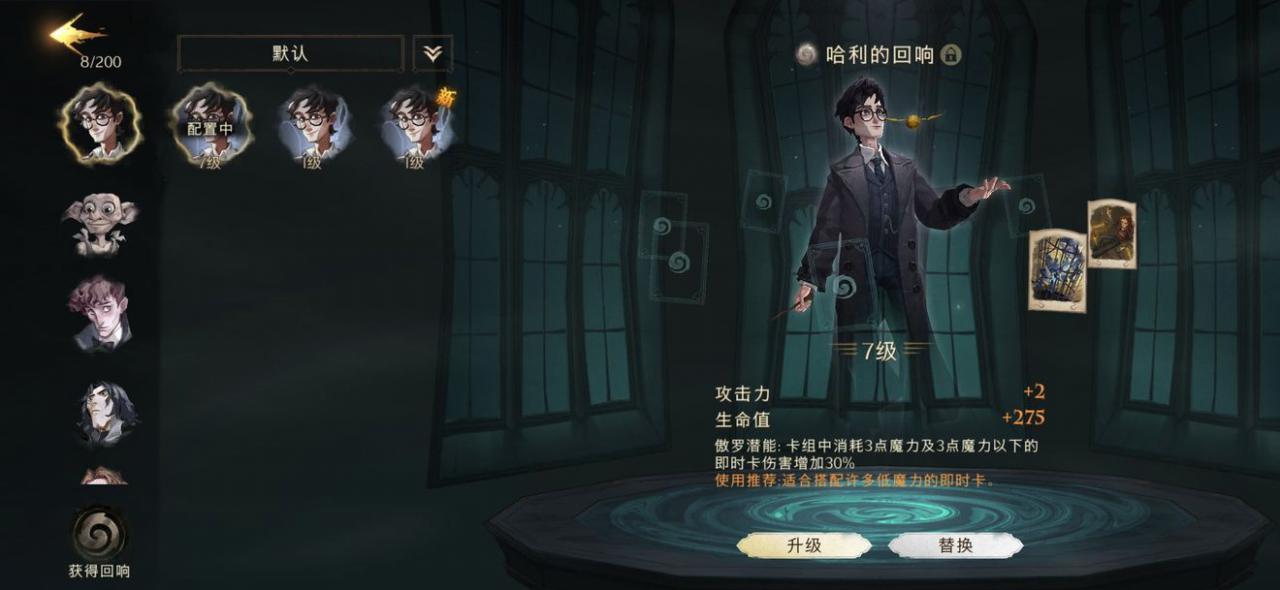Screen dimensions: 1280x590
Task: Expand the double-chevron filter button
Action: [432, 54]
